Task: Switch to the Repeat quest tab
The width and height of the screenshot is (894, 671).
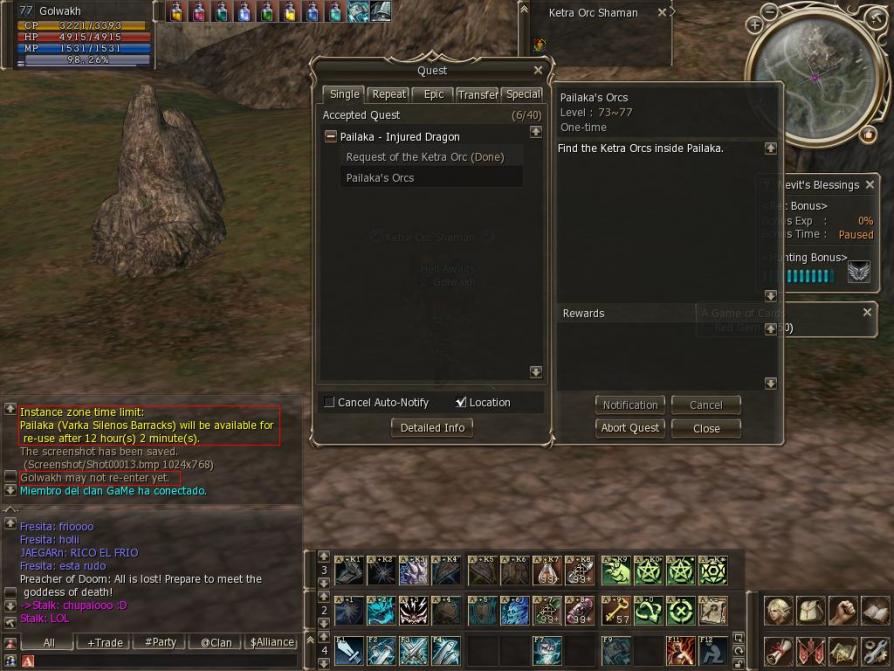Action: [x=388, y=94]
